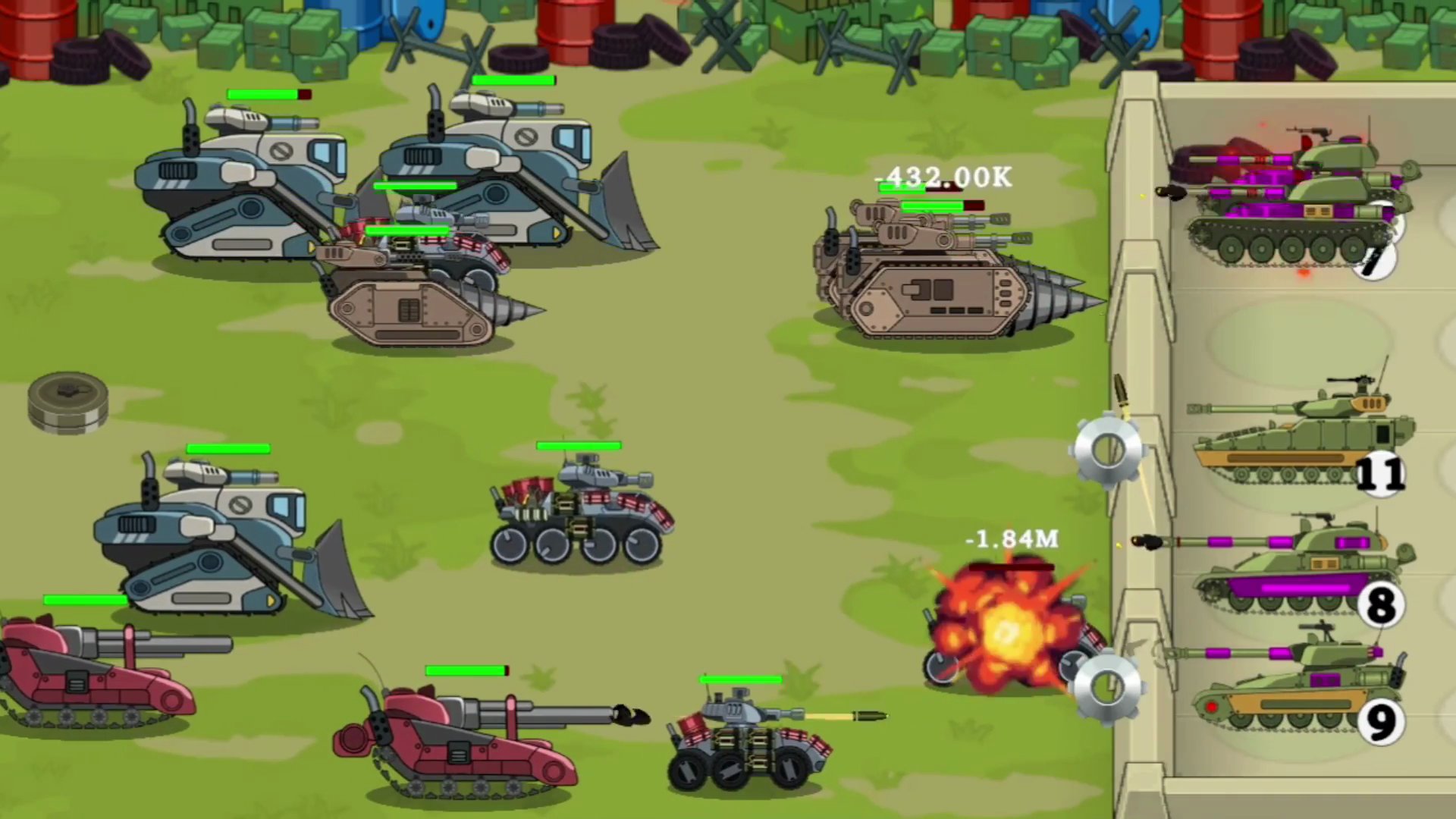Click the land mine on the left field
The height and width of the screenshot is (819, 1456).
pos(68,402)
